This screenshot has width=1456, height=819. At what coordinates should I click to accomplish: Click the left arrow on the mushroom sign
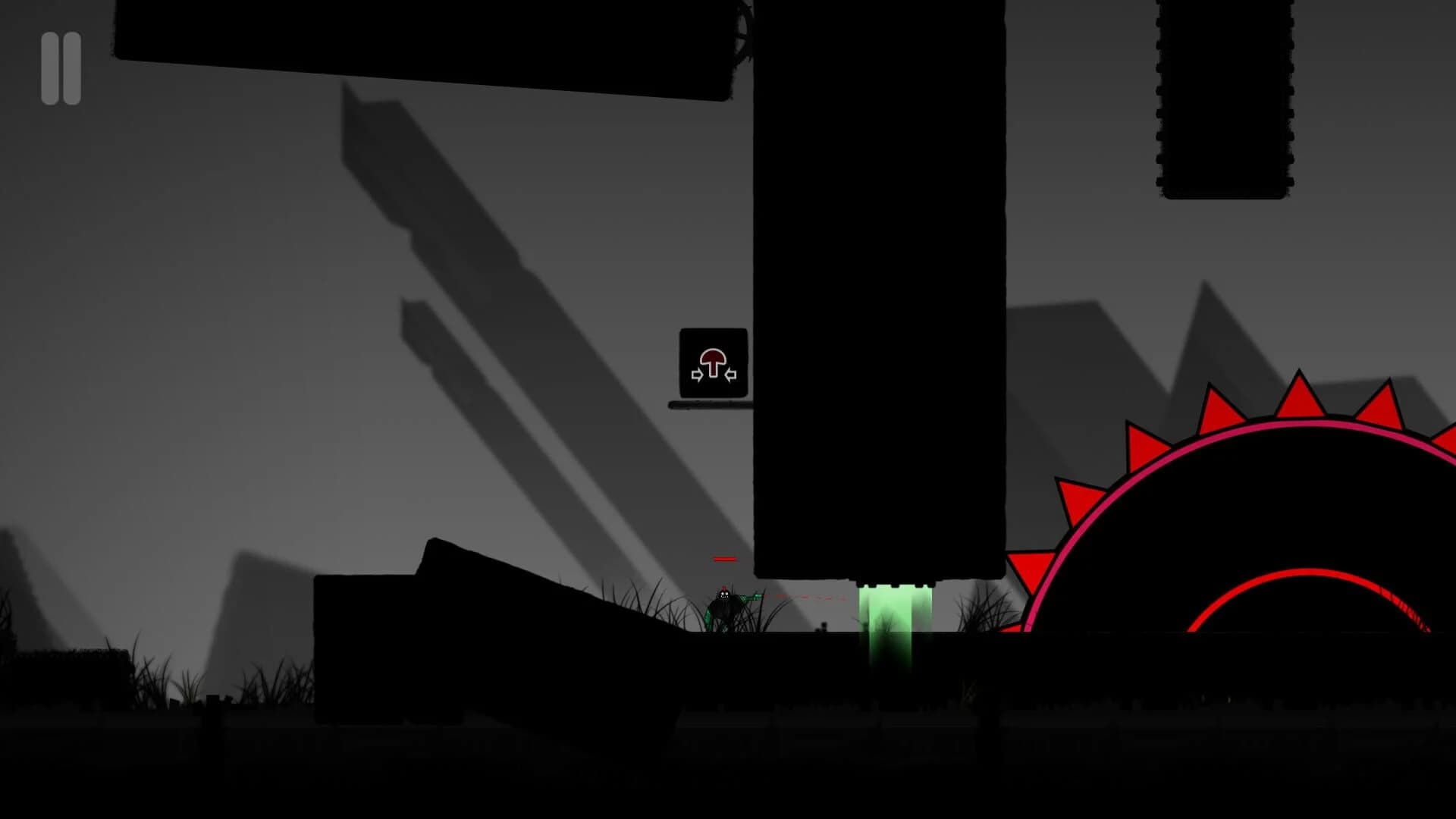[697, 374]
